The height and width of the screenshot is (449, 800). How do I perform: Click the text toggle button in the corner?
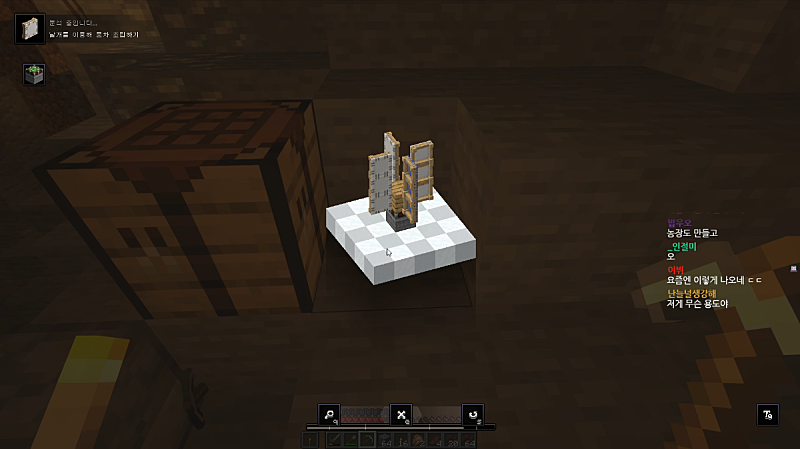[x=767, y=414]
